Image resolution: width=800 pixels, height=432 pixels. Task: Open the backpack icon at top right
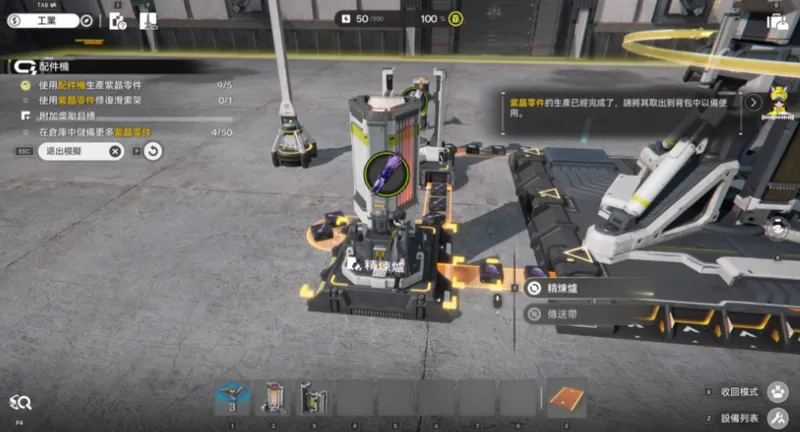pyautogui.click(x=777, y=19)
